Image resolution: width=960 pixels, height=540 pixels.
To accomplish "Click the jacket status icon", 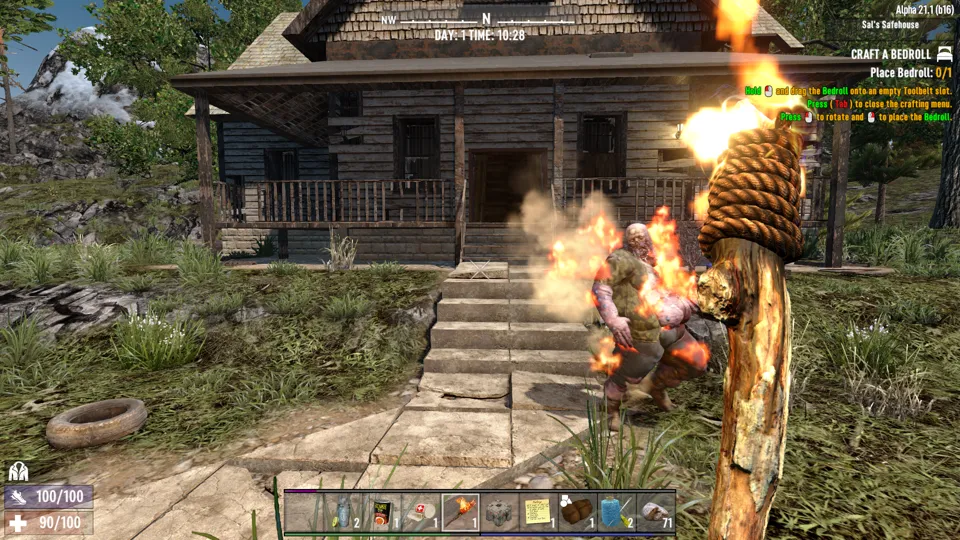I will click(18, 471).
